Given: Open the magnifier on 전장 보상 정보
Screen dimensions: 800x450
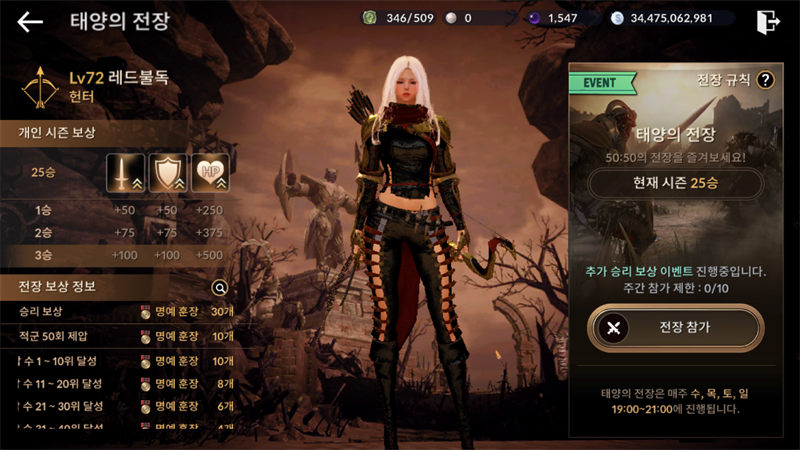Looking at the screenshot, I should (x=221, y=288).
